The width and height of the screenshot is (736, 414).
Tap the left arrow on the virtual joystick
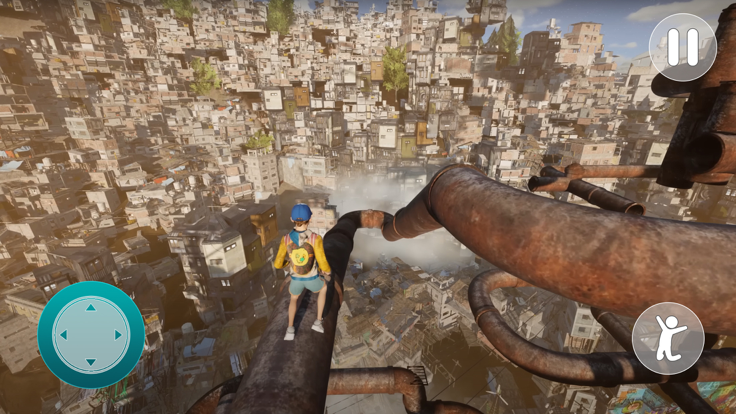pyautogui.click(x=64, y=336)
